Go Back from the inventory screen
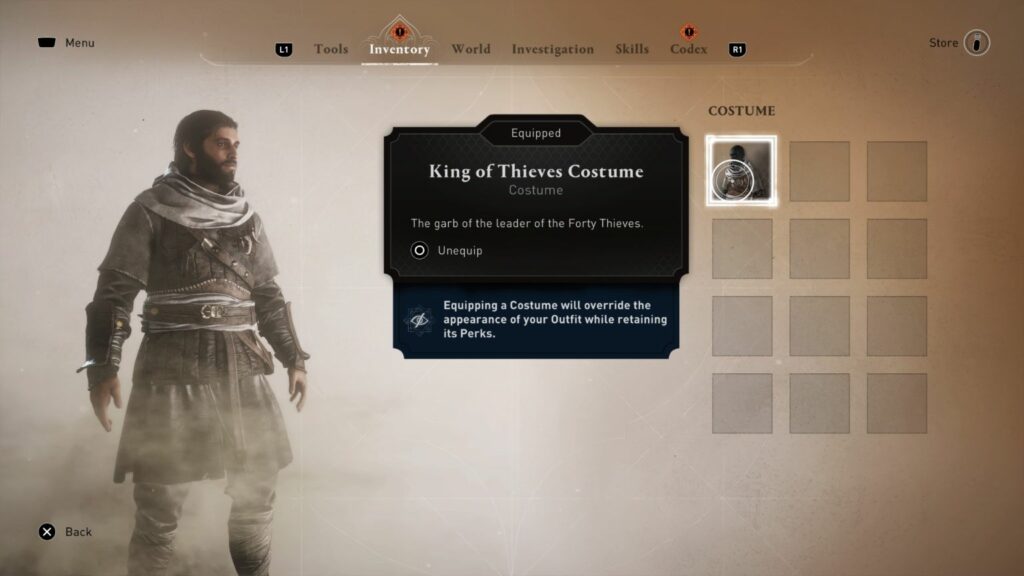Viewport: 1024px width, 576px height. (65, 532)
